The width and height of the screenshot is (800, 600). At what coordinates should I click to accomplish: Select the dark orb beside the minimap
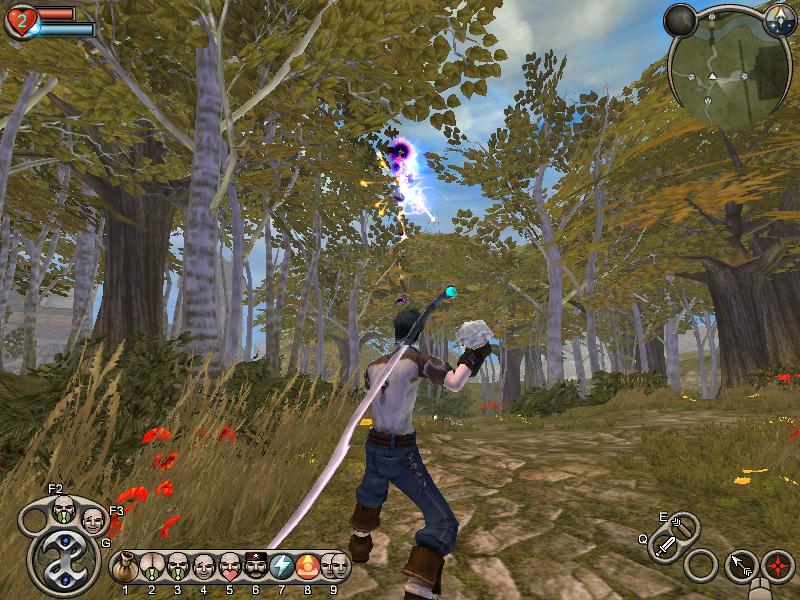681,19
